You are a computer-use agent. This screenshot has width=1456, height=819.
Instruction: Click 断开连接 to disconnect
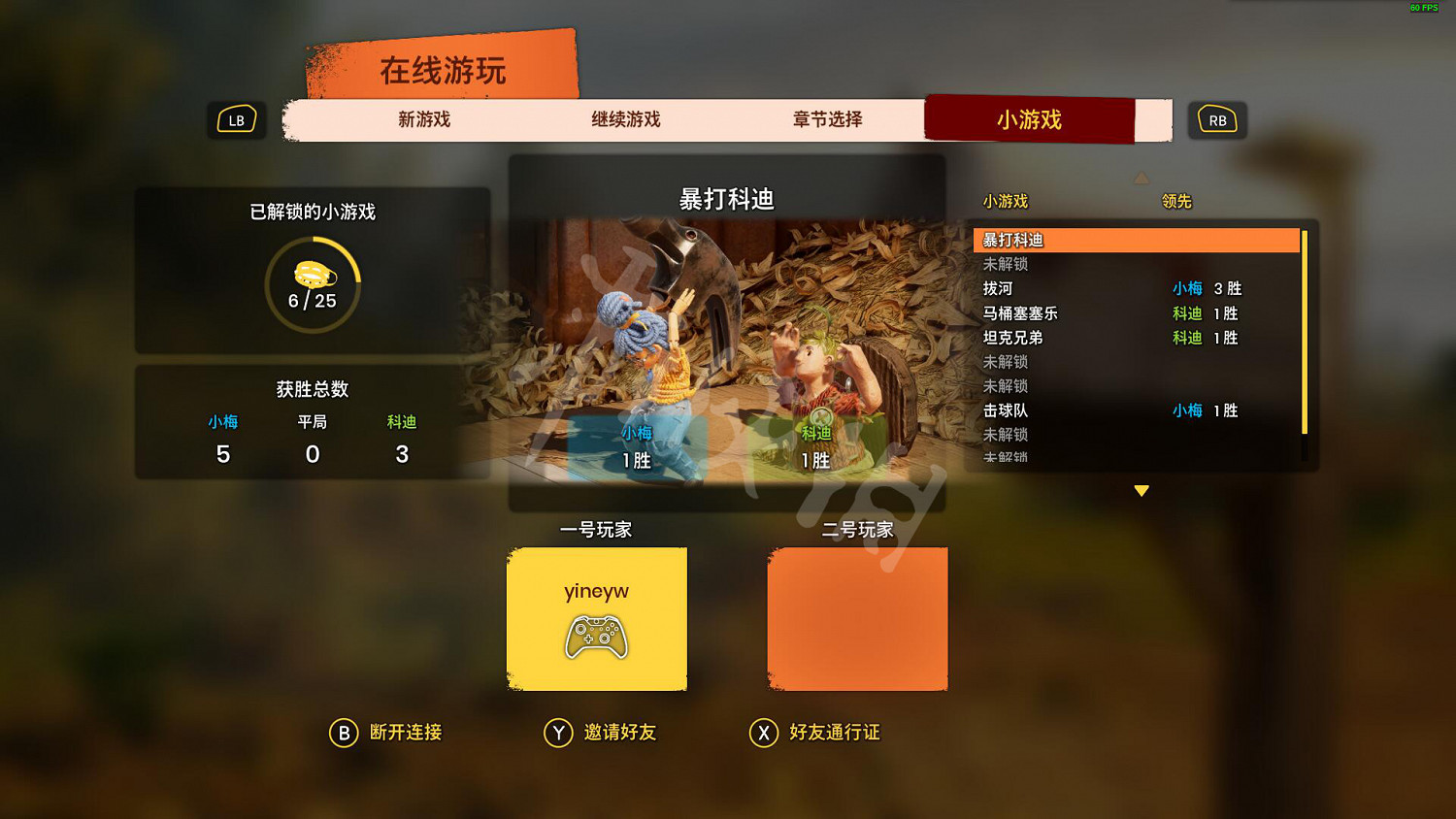405,734
